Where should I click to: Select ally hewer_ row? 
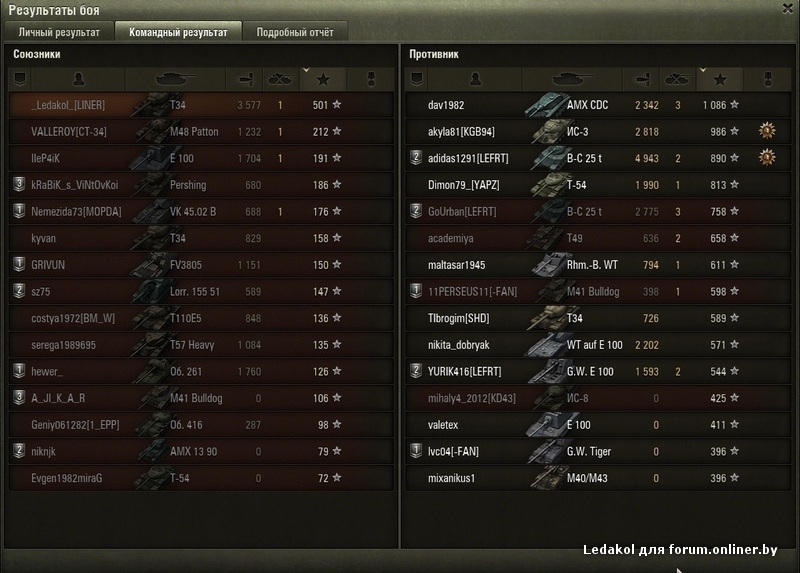tap(47, 371)
